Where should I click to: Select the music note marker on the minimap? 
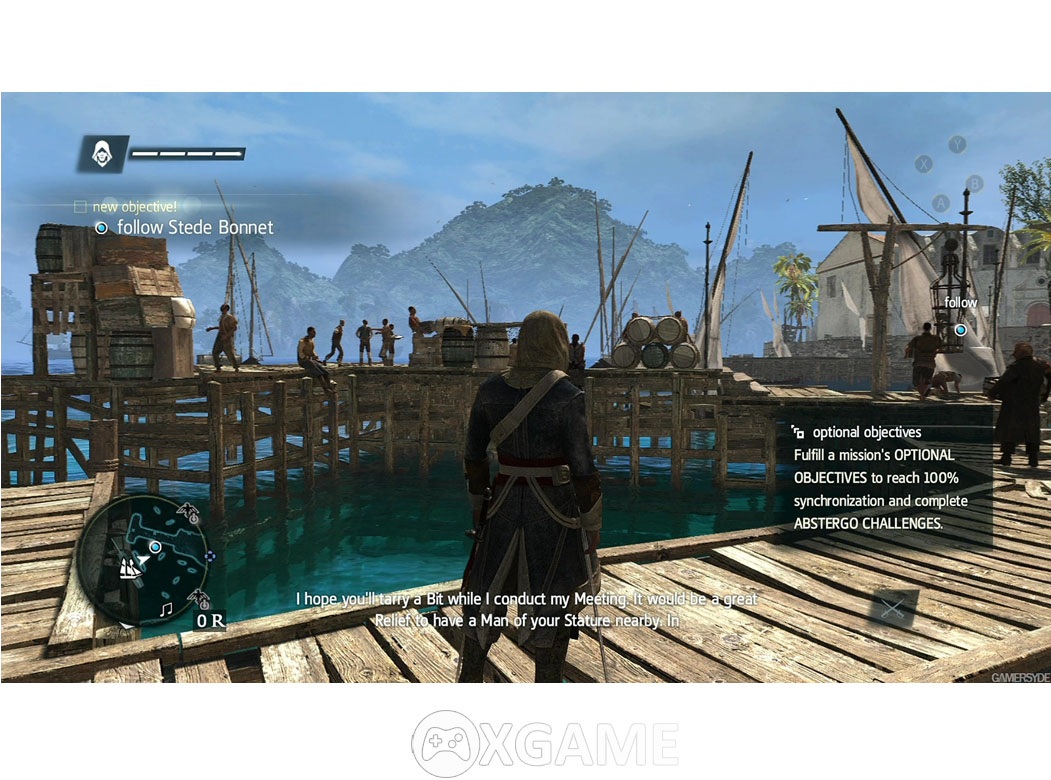[x=166, y=607]
